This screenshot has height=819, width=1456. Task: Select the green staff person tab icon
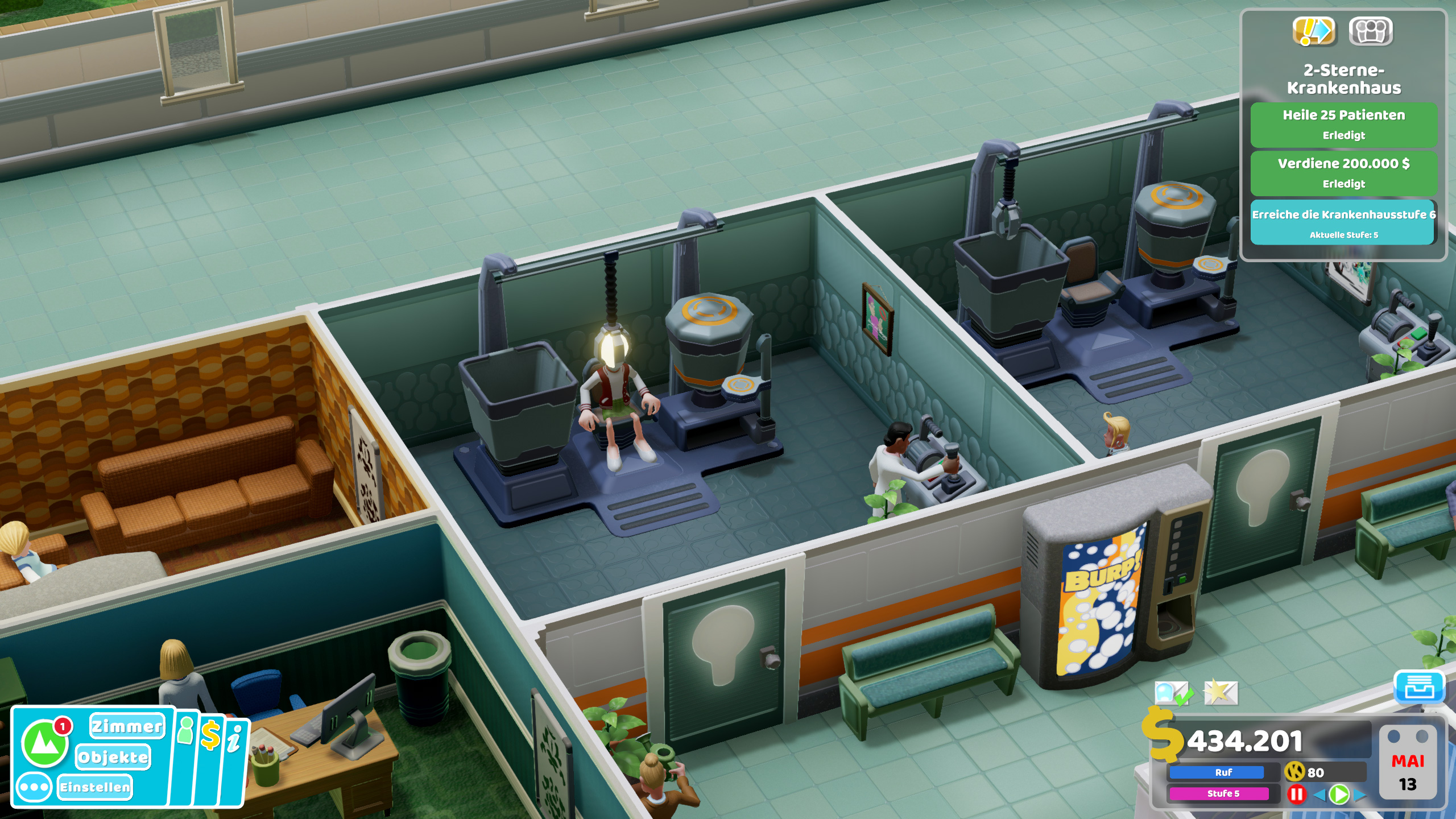click(186, 732)
